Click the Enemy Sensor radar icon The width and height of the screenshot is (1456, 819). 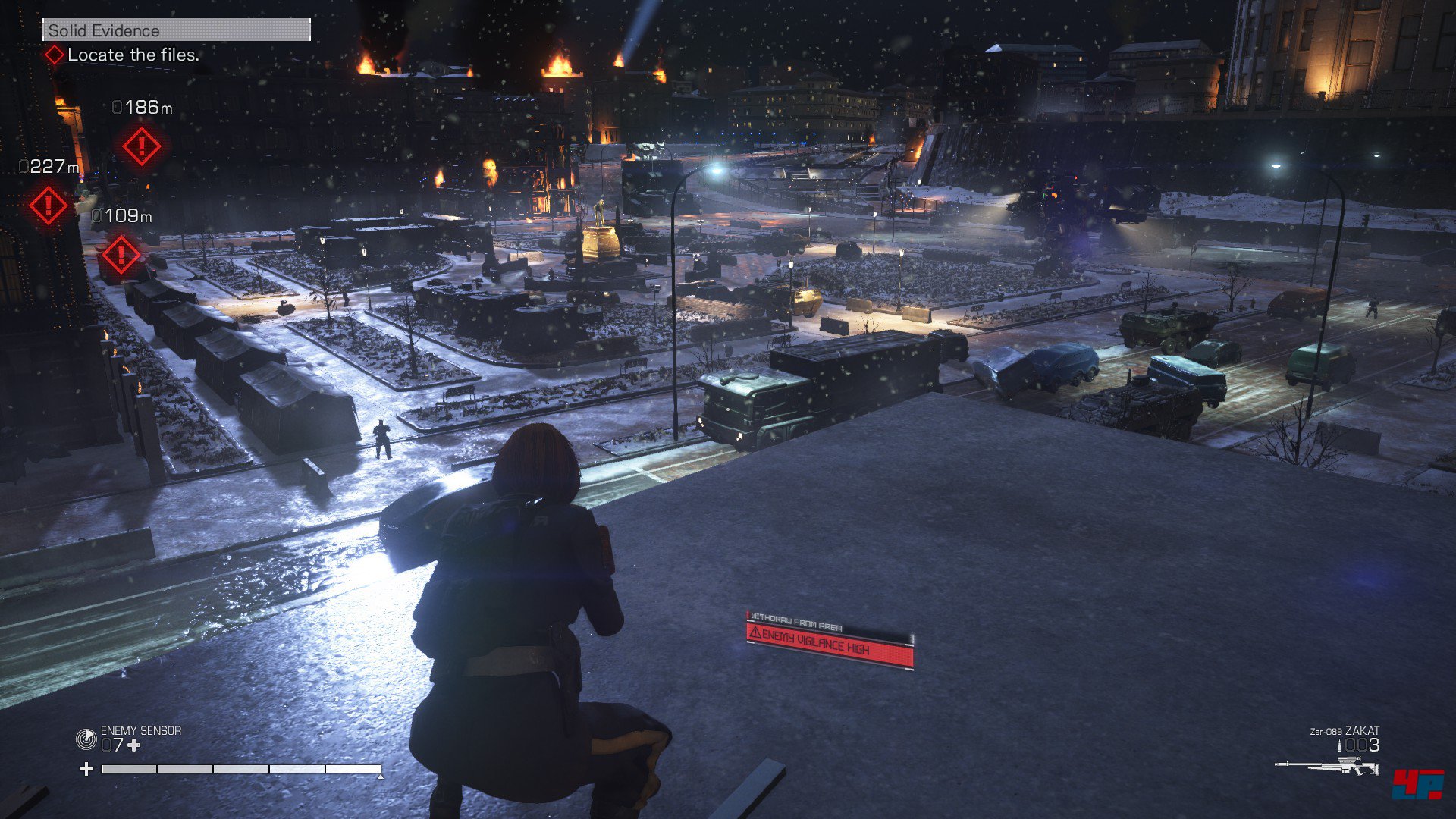click(x=86, y=739)
